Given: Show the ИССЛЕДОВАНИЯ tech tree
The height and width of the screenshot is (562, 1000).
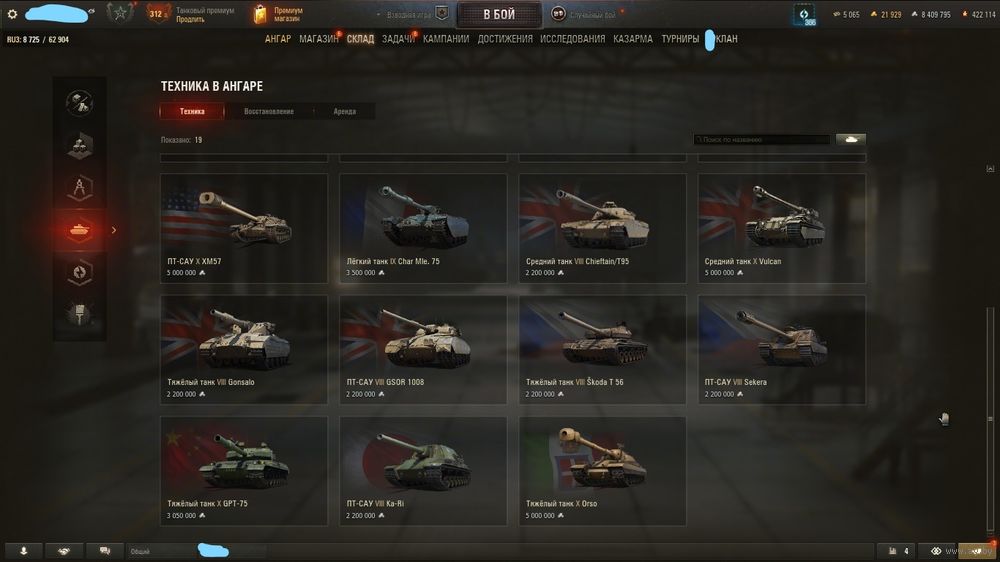Looking at the screenshot, I should click(x=572, y=39).
